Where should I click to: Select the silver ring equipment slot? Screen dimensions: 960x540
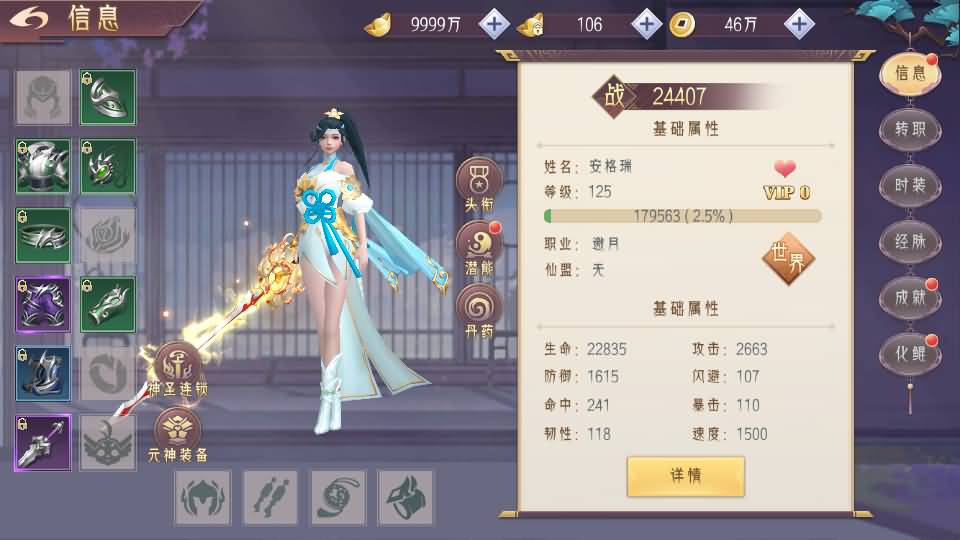[43, 236]
